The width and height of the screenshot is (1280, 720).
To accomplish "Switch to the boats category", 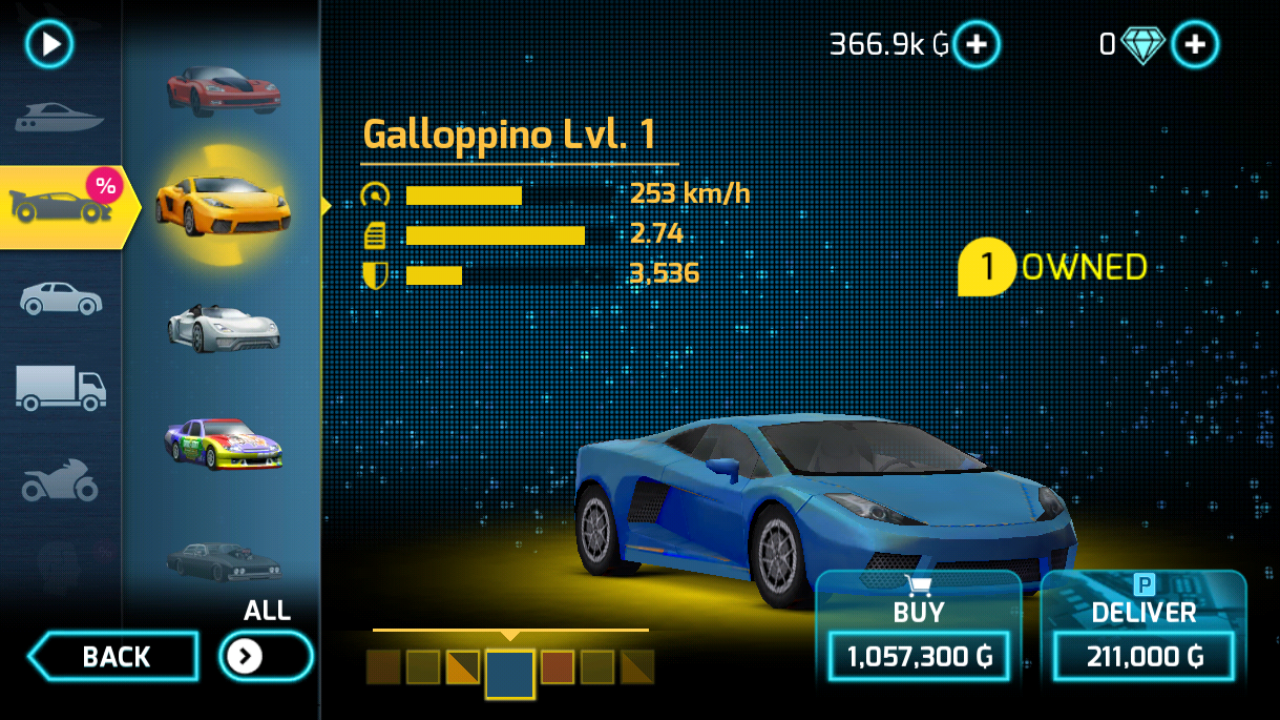I will click(59, 119).
